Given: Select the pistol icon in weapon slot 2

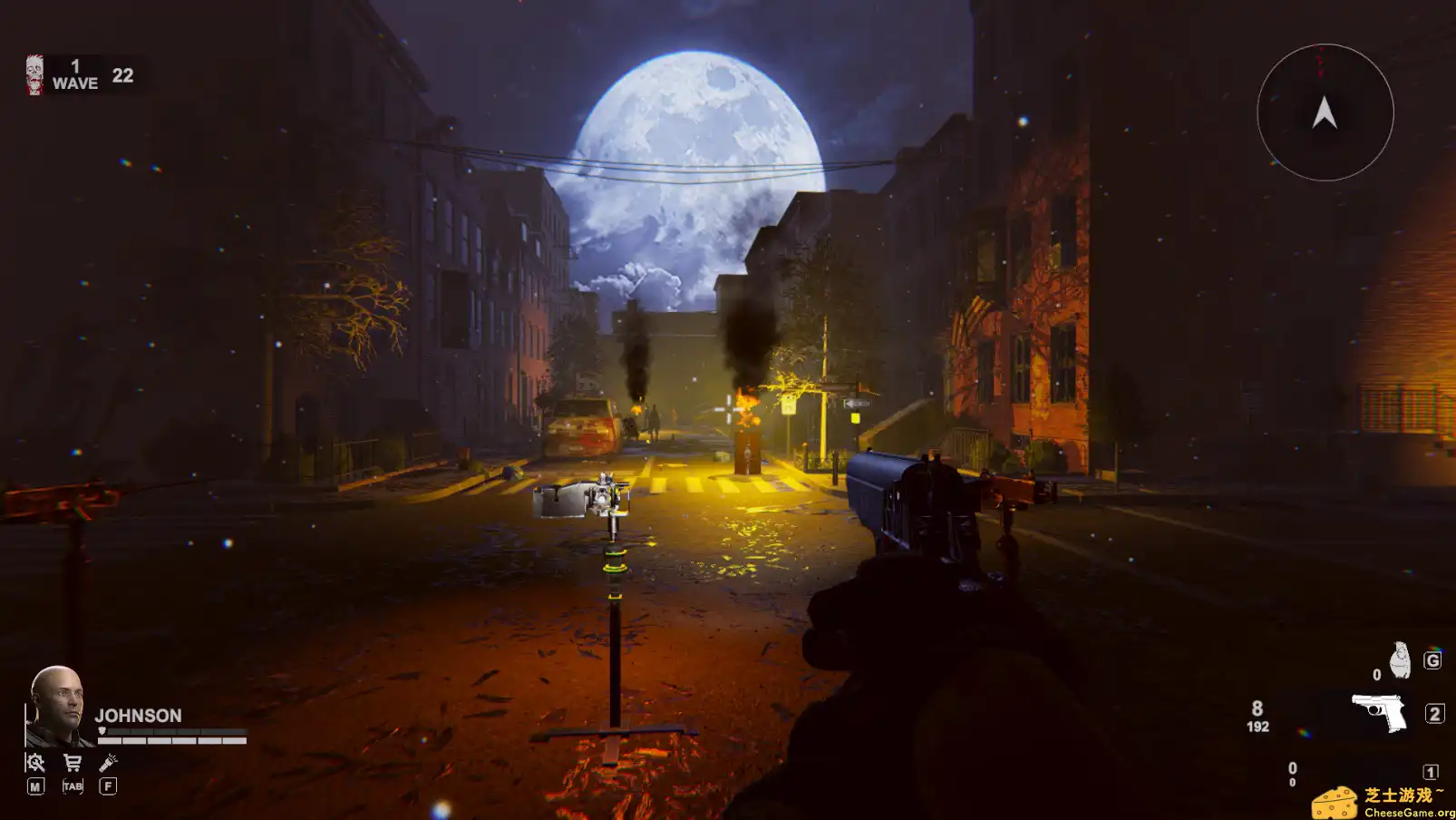Looking at the screenshot, I should (1378, 712).
